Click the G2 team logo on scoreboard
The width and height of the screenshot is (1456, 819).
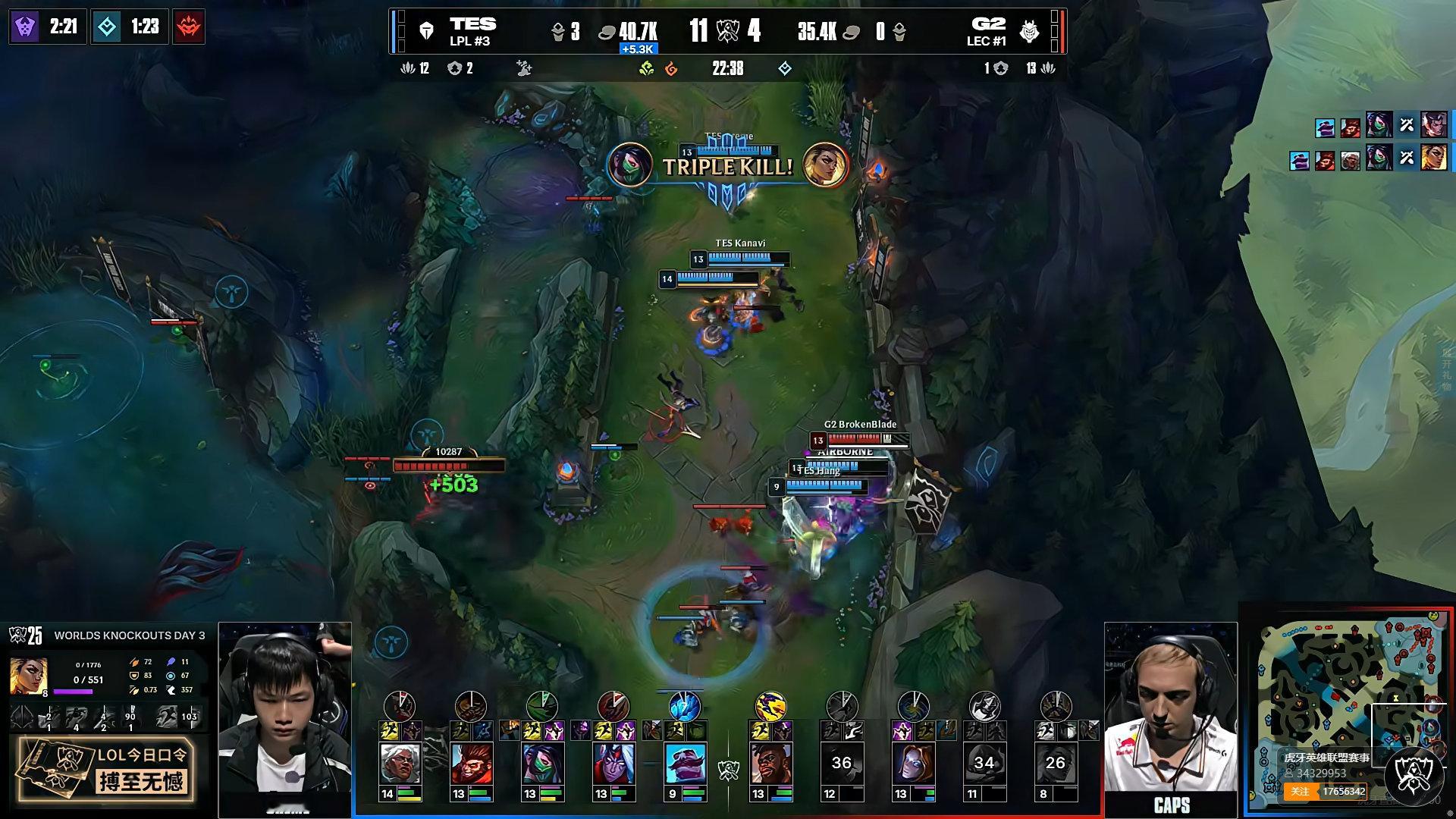click(1029, 31)
